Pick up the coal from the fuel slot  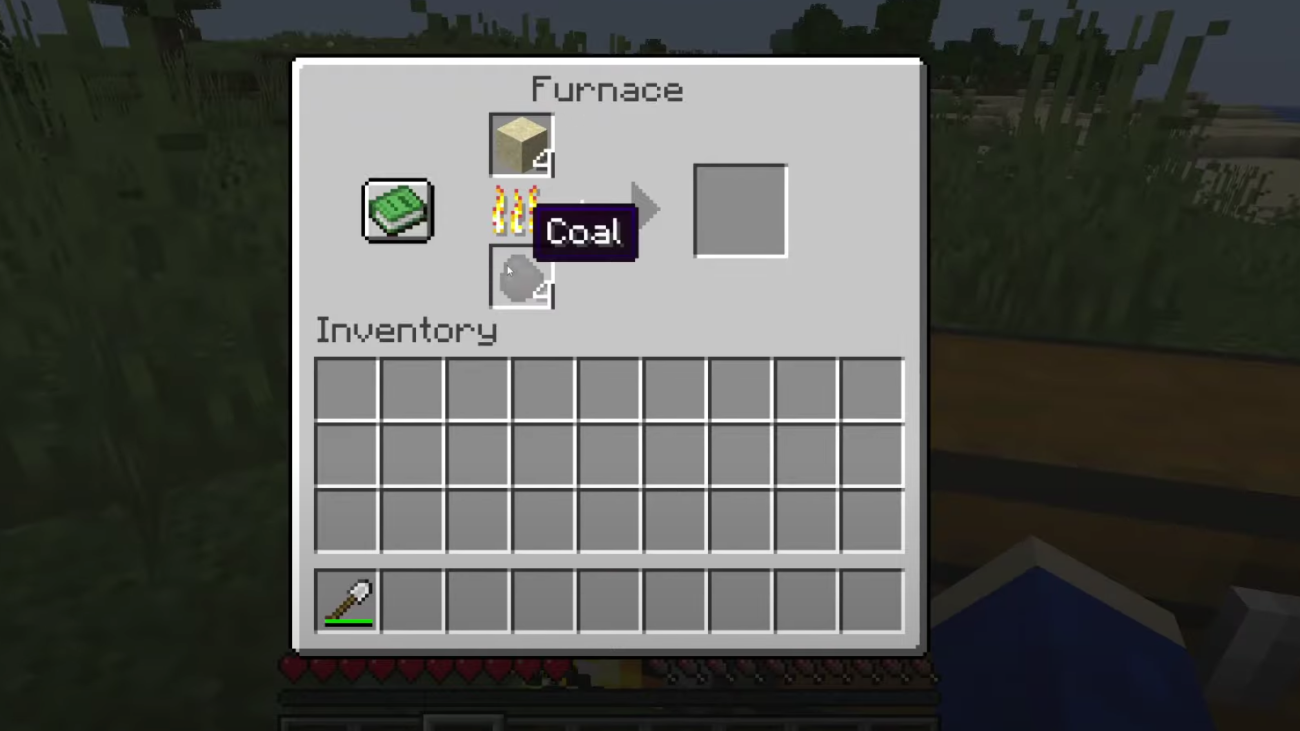point(520,277)
